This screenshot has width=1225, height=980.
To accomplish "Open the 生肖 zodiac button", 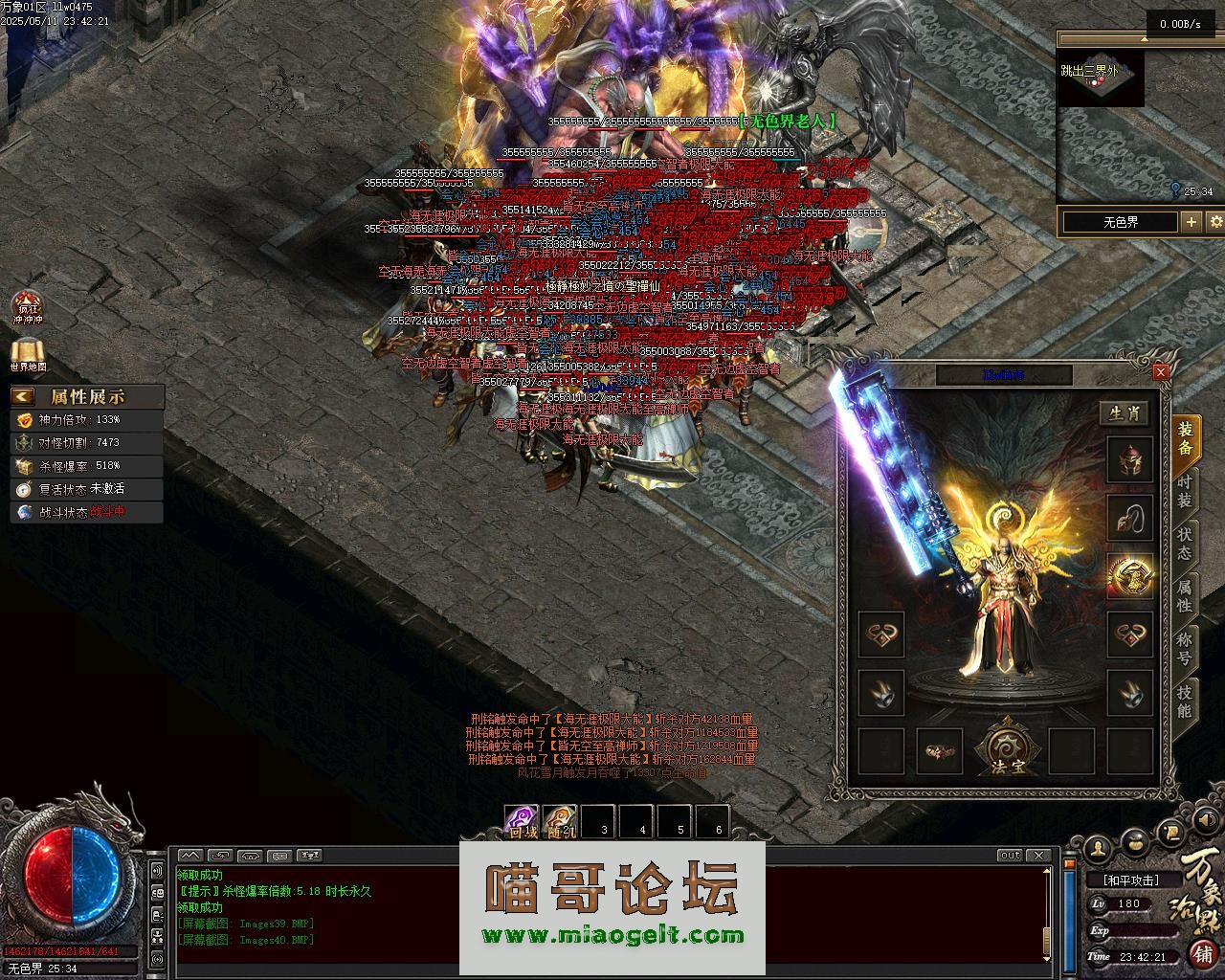I will pos(1125,412).
